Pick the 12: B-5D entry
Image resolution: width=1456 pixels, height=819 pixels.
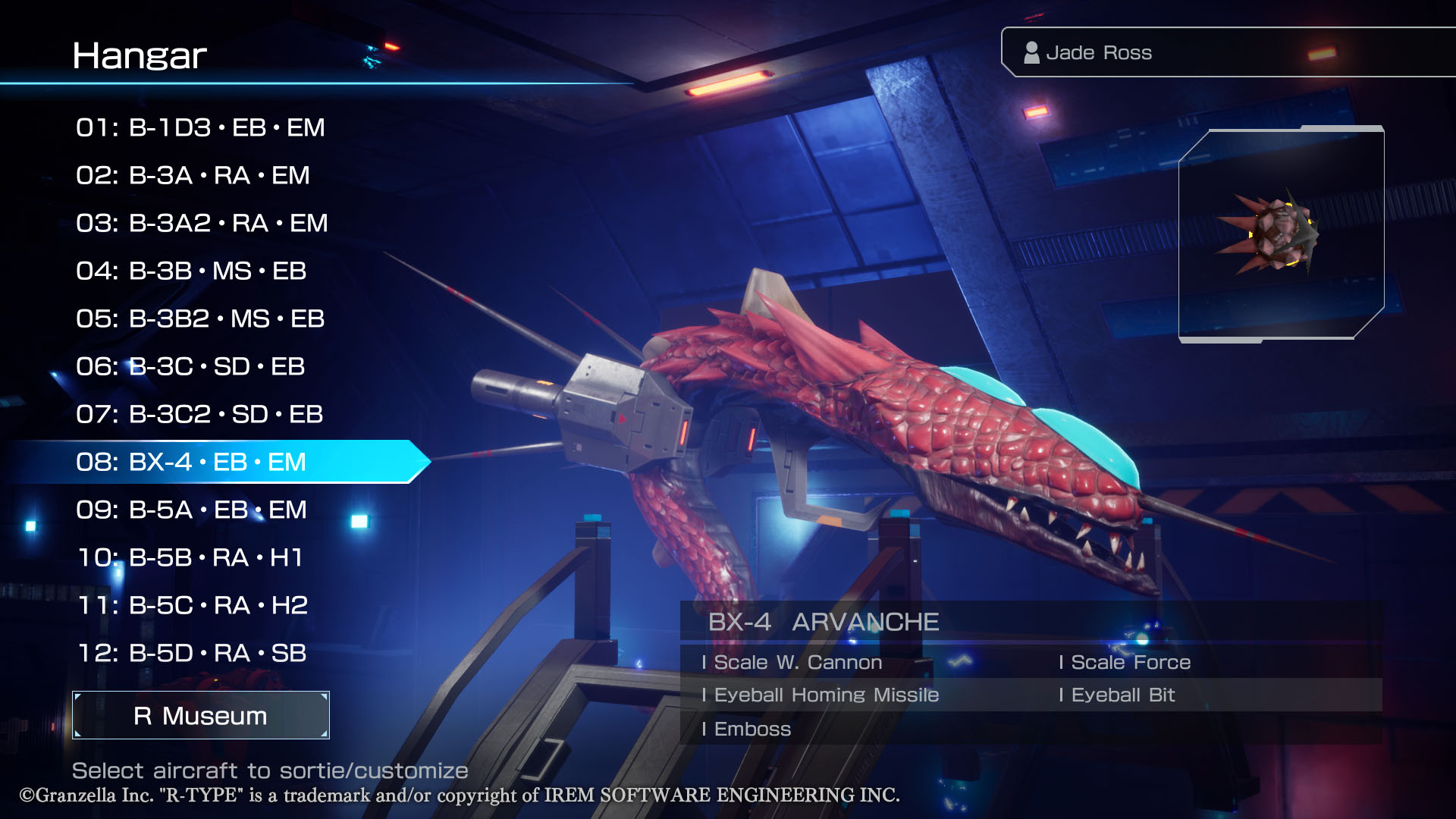point(192,653)
